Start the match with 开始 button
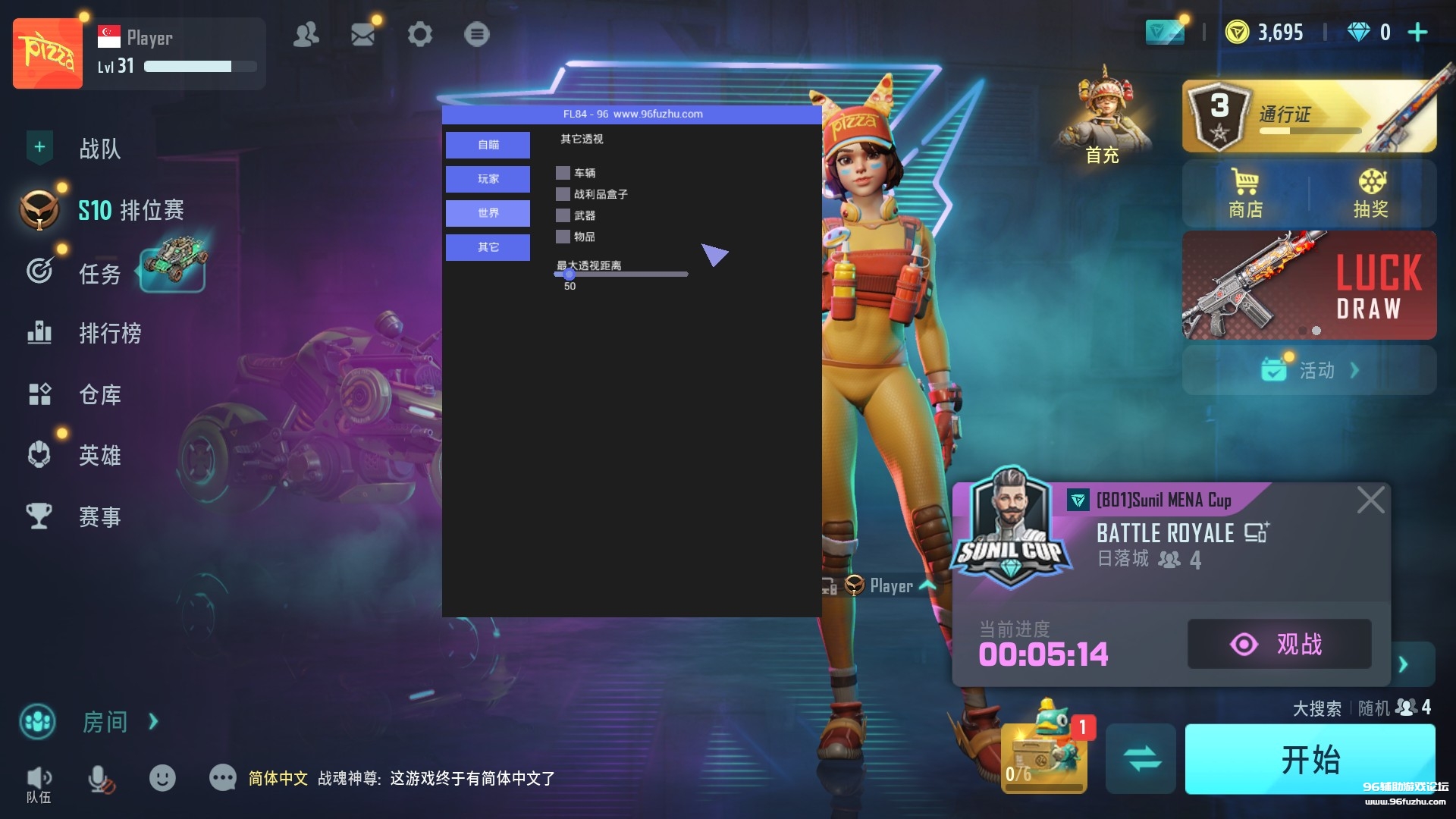The width and height of the screenshot is (1456, 819). 1310,759
